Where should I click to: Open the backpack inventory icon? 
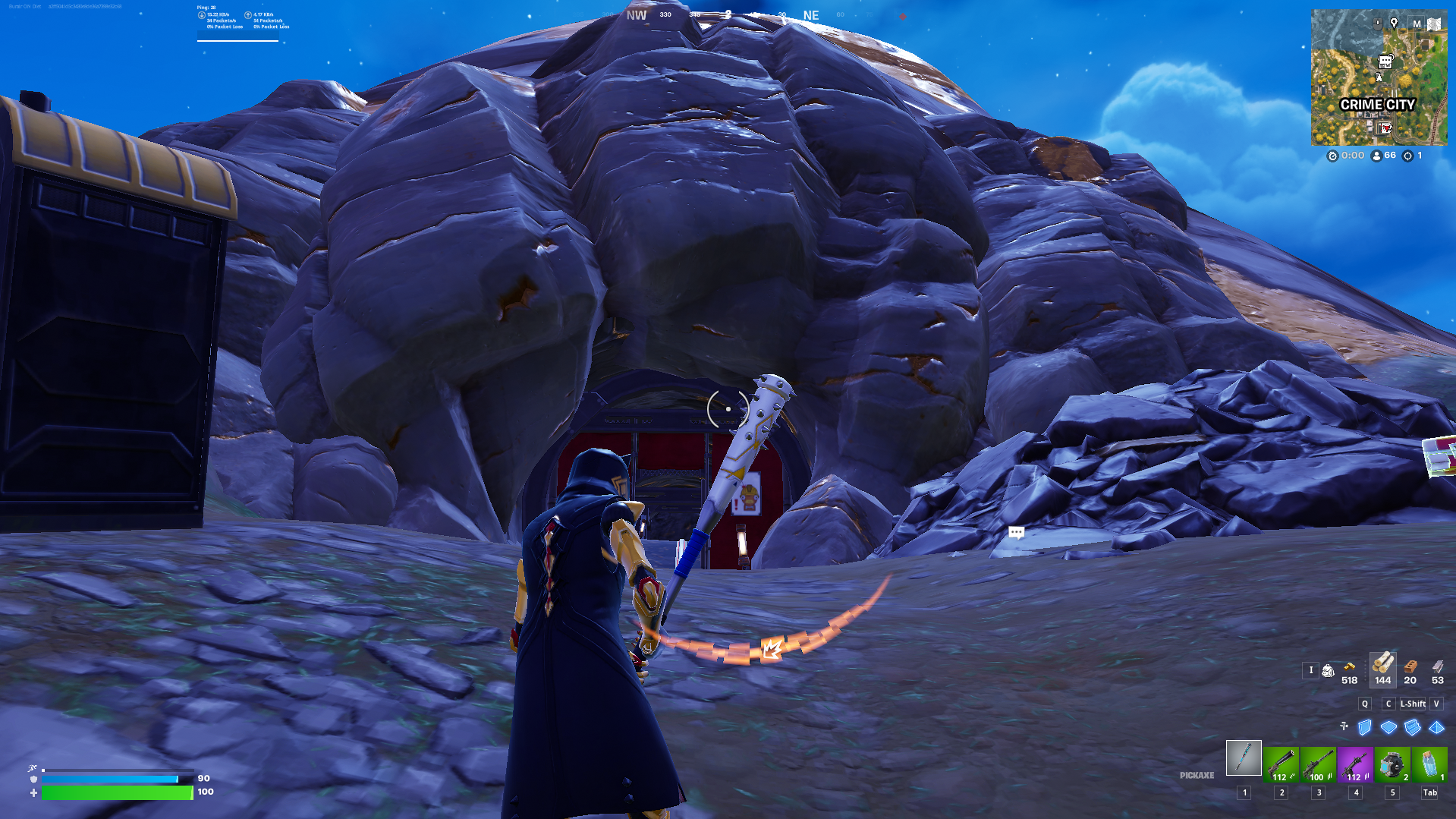coord(1328,670)
